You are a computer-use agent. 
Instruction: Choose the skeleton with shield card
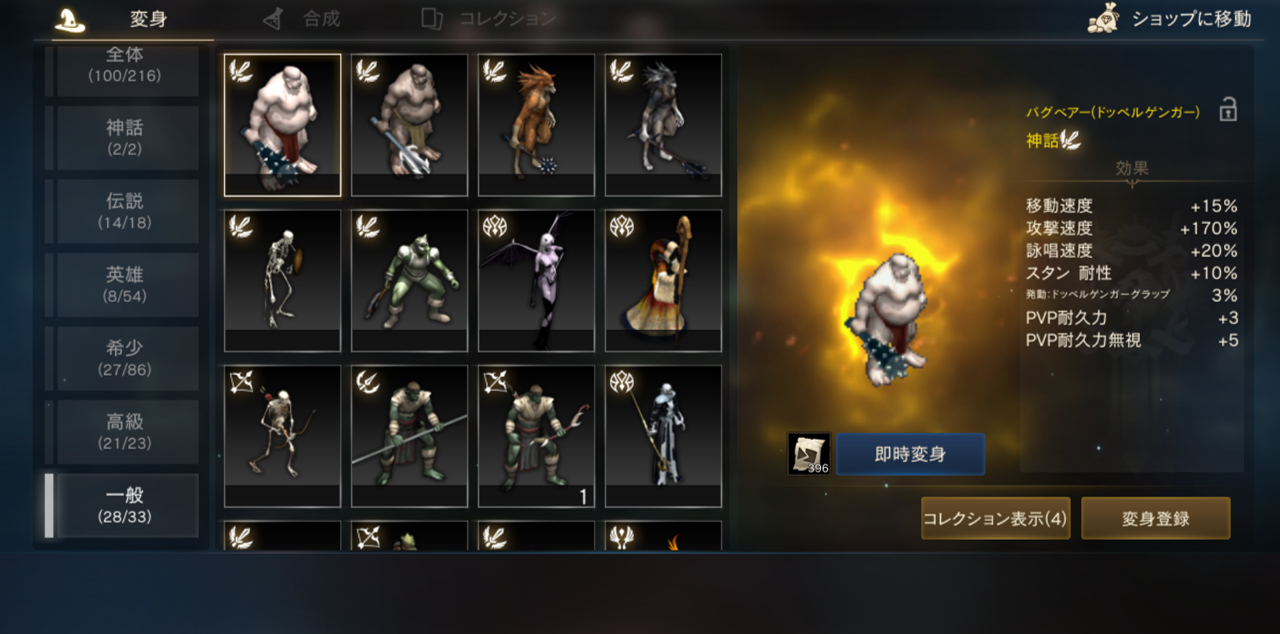pos(282,281)
